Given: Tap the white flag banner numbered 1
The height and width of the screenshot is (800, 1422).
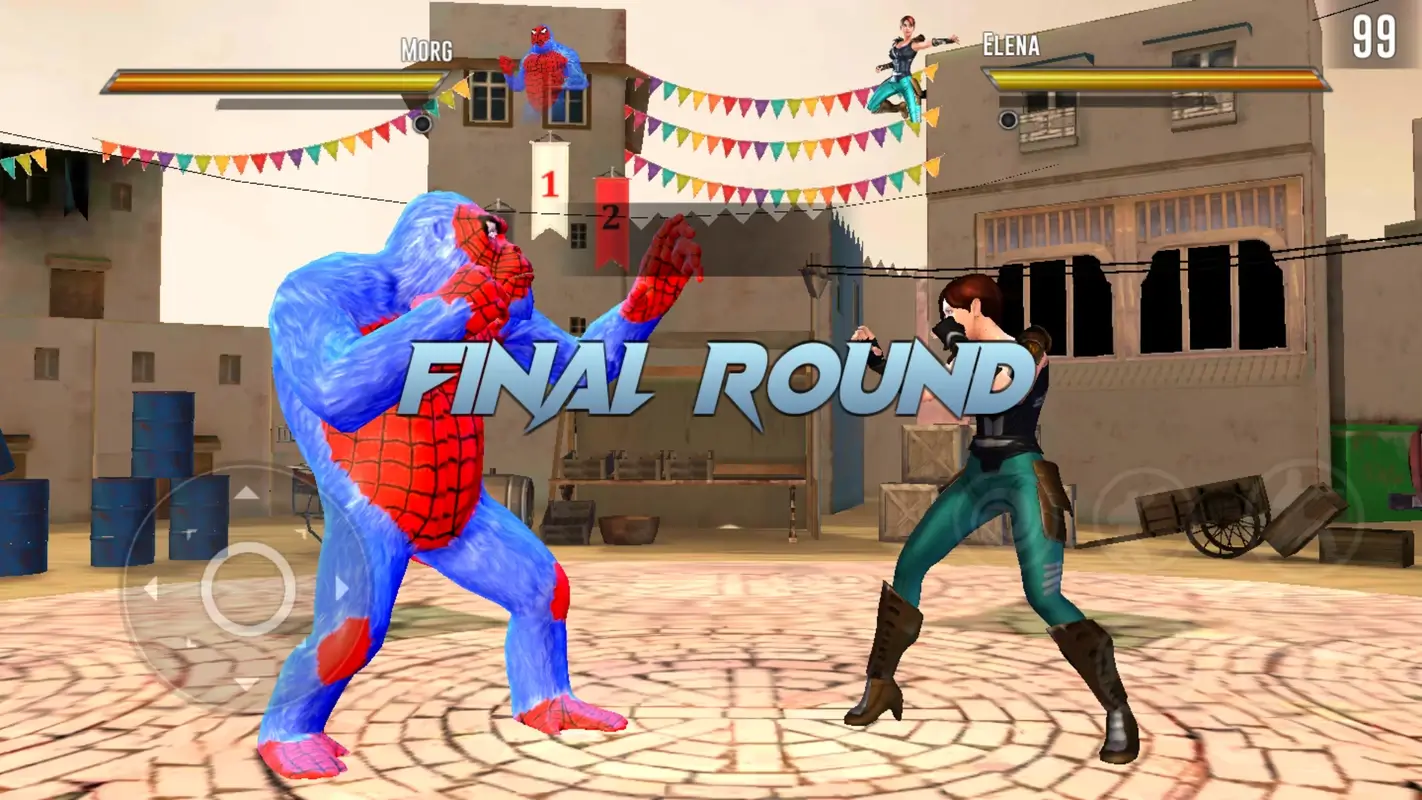Looking at the screenshot, I should 548,185.
